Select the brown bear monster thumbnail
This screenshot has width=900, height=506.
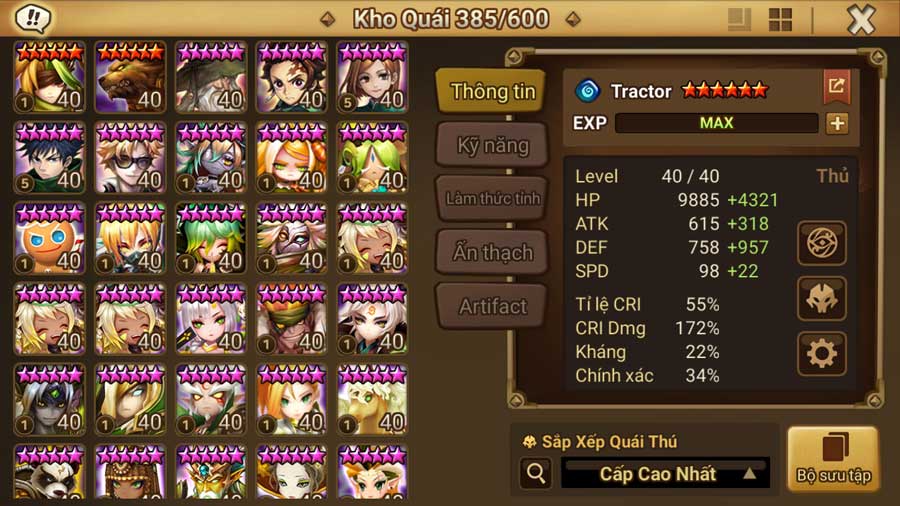point(131,77)
